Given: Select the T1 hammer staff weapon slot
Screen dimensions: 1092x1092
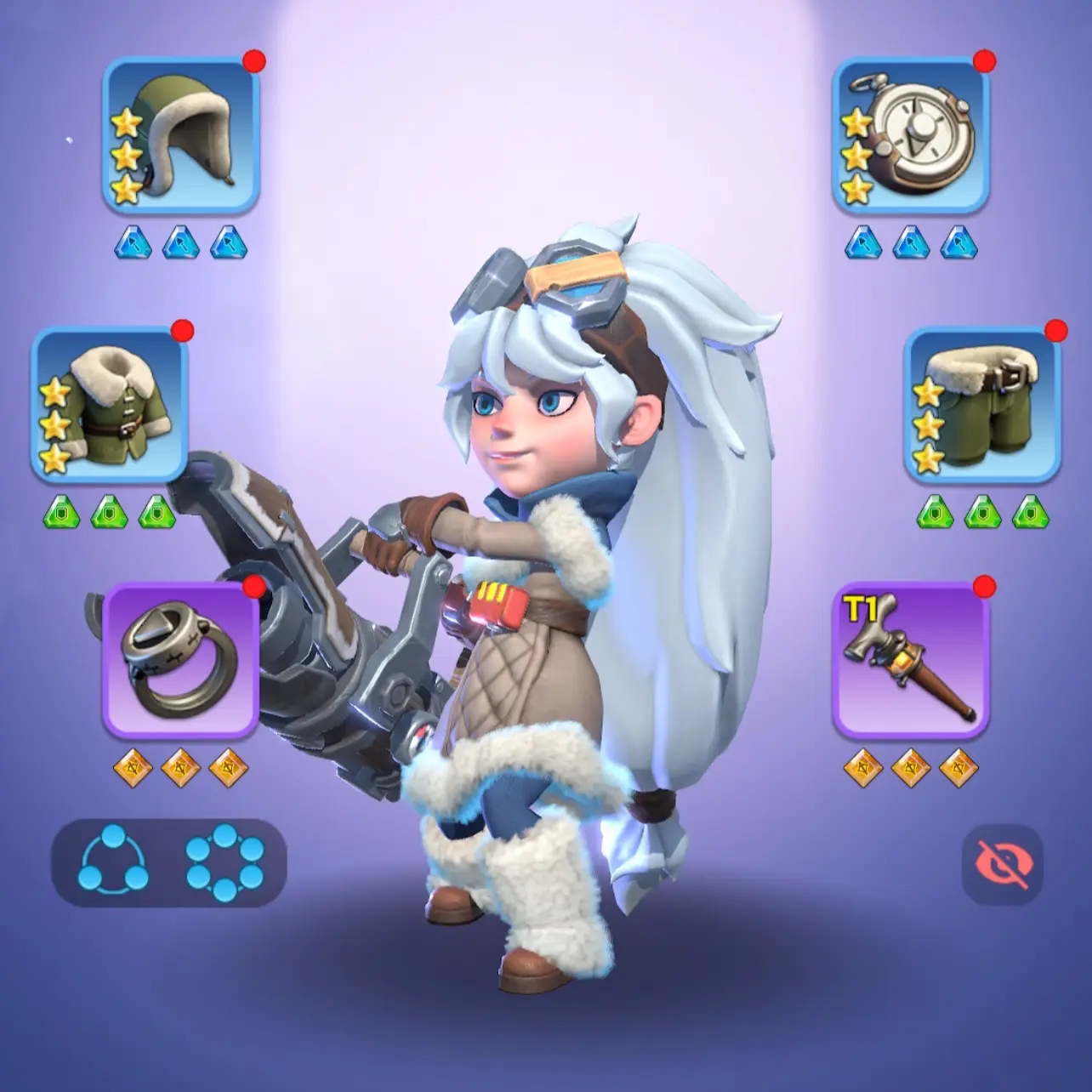Looking at the screenshot, I should (x=910, y=659).
